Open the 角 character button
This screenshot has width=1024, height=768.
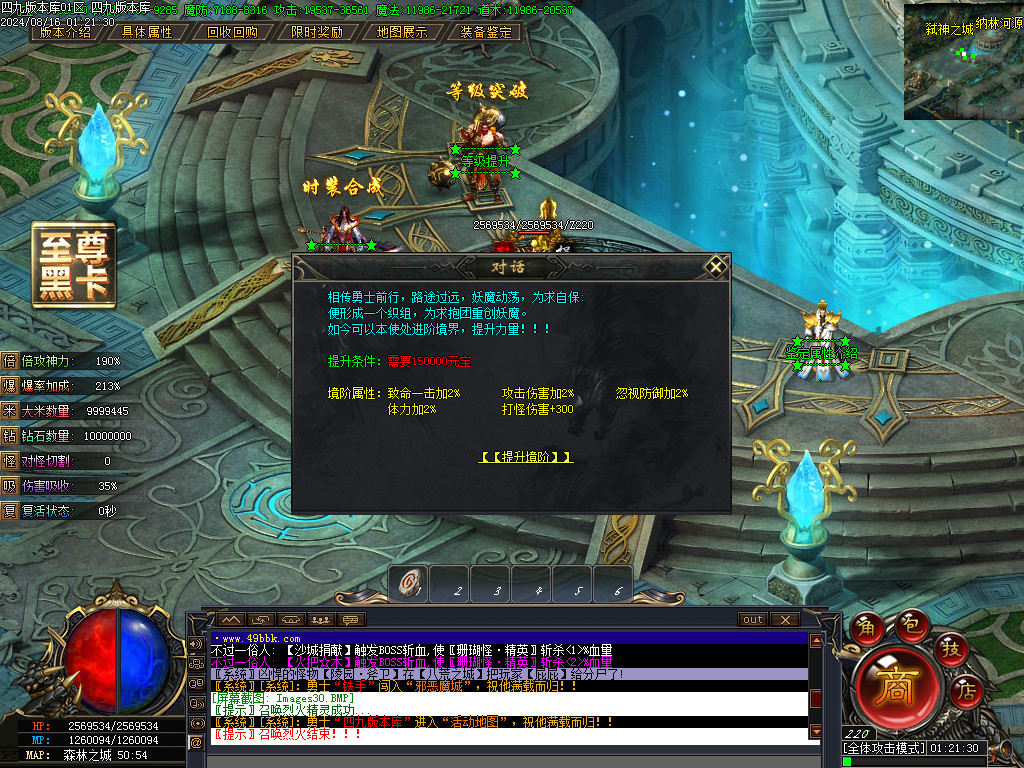(868, 628)
